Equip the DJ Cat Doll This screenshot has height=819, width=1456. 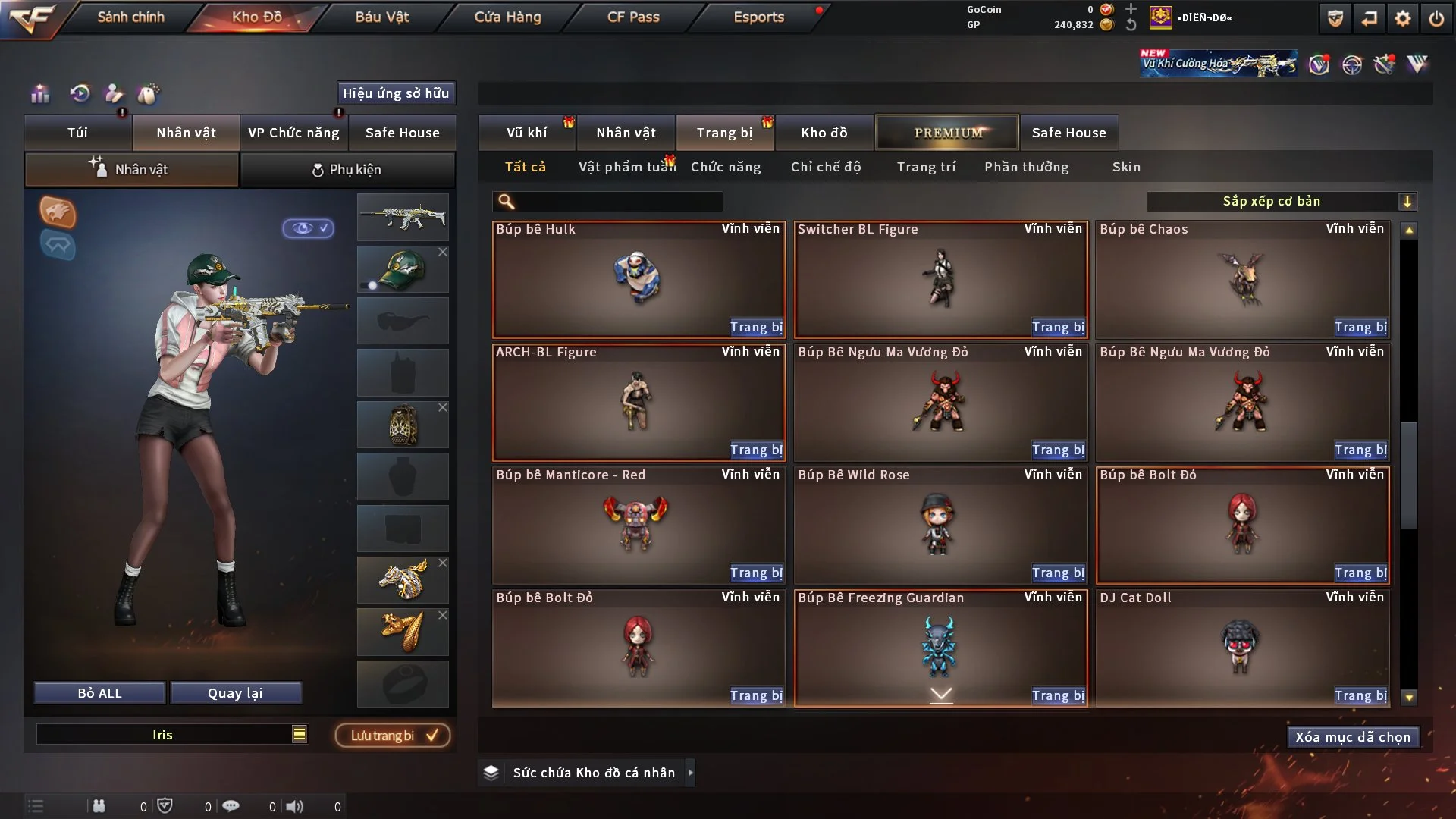coord(1360,695)
